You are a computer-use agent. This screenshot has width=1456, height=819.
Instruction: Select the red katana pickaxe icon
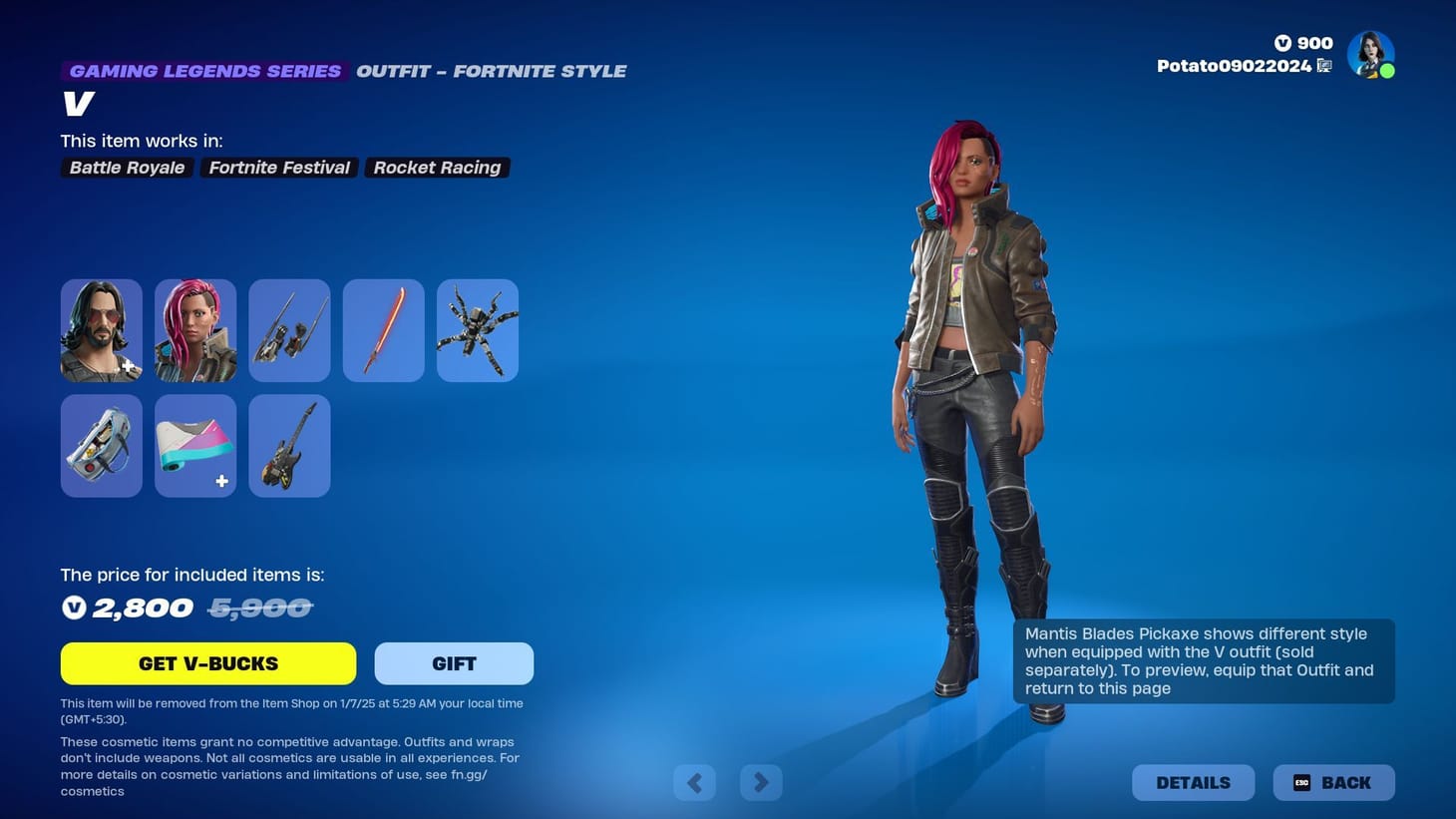(x=383, y=329)
